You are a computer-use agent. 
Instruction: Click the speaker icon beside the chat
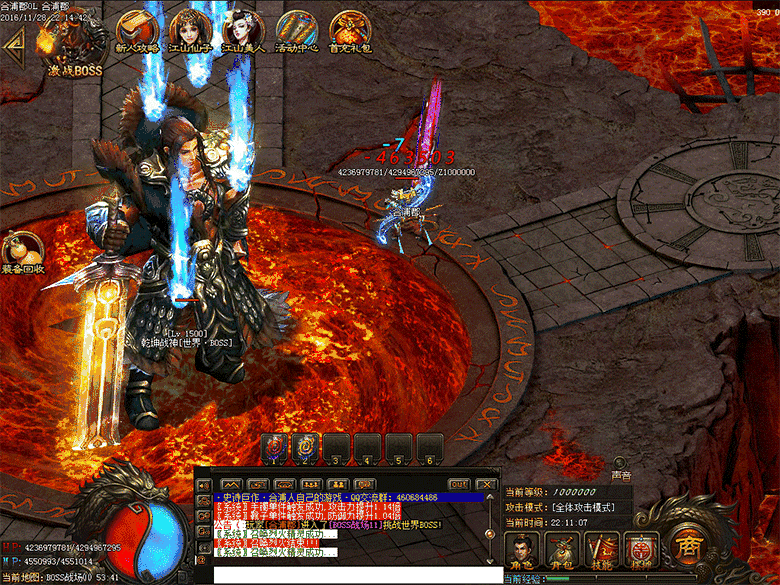tap(205, 483)
